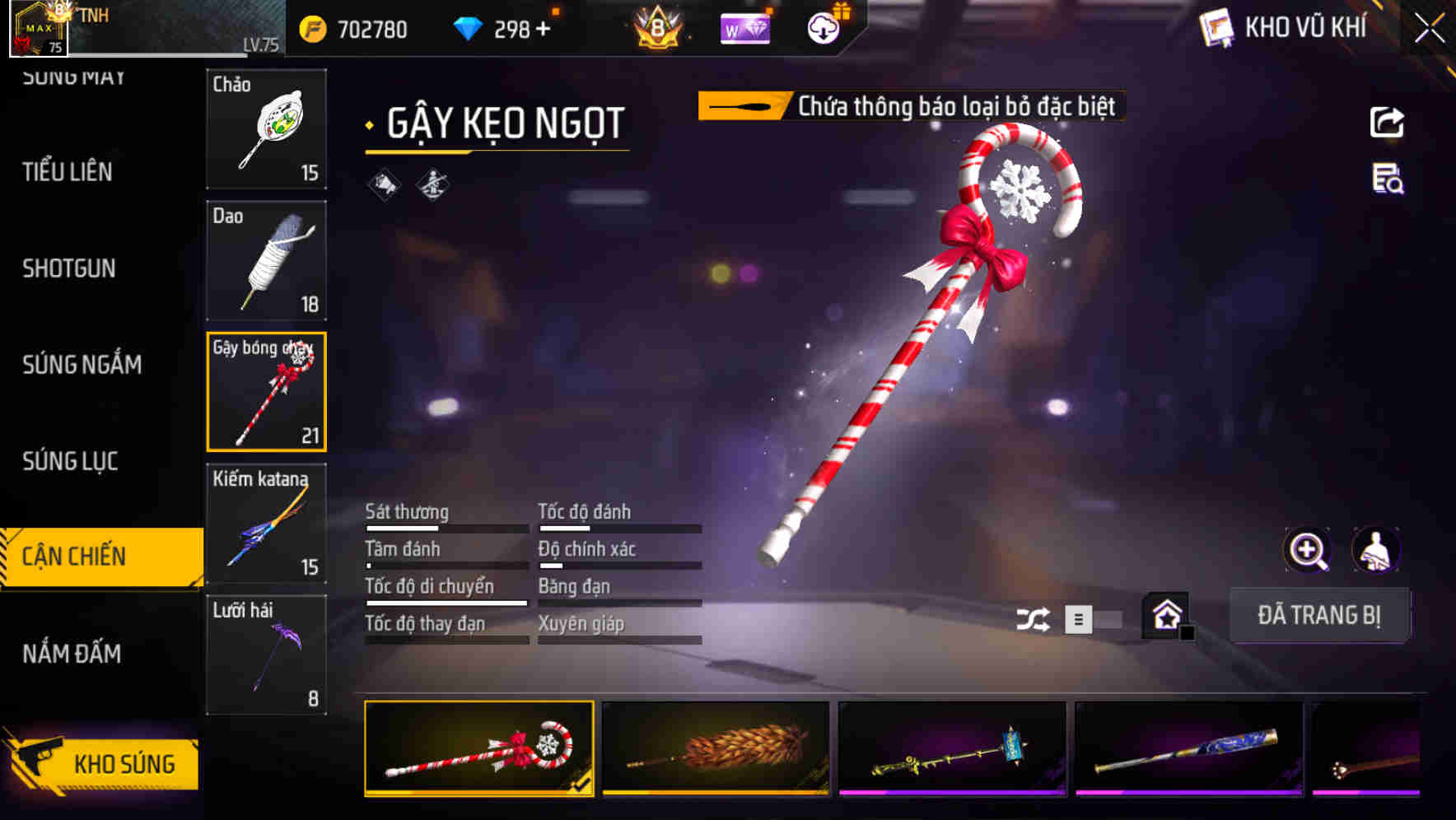
Task: Open the gift download cloud icon
Action: click(x=823, y=27)
